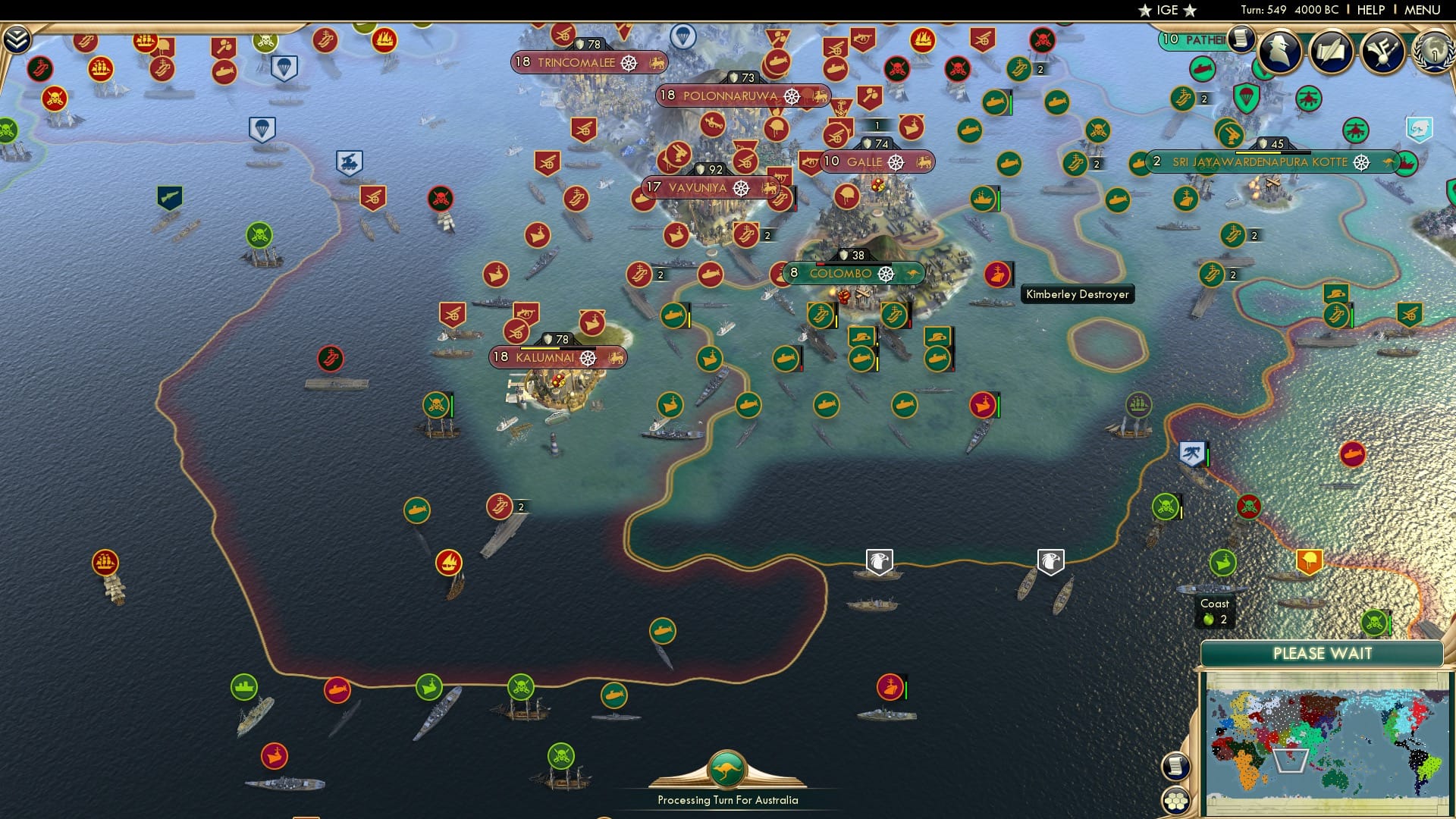Click the scroll icon above the minimap corner

[x=1175, y=766]
